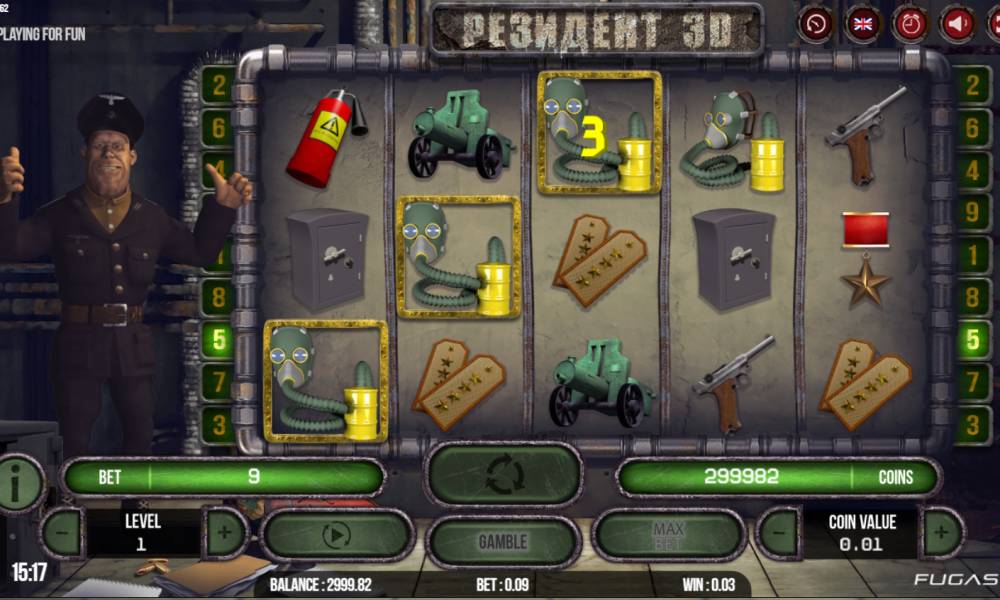The width and height of the screenshot is (1000, 600).
Task: Decrease the bet level with minus
Action: (62, 533)
